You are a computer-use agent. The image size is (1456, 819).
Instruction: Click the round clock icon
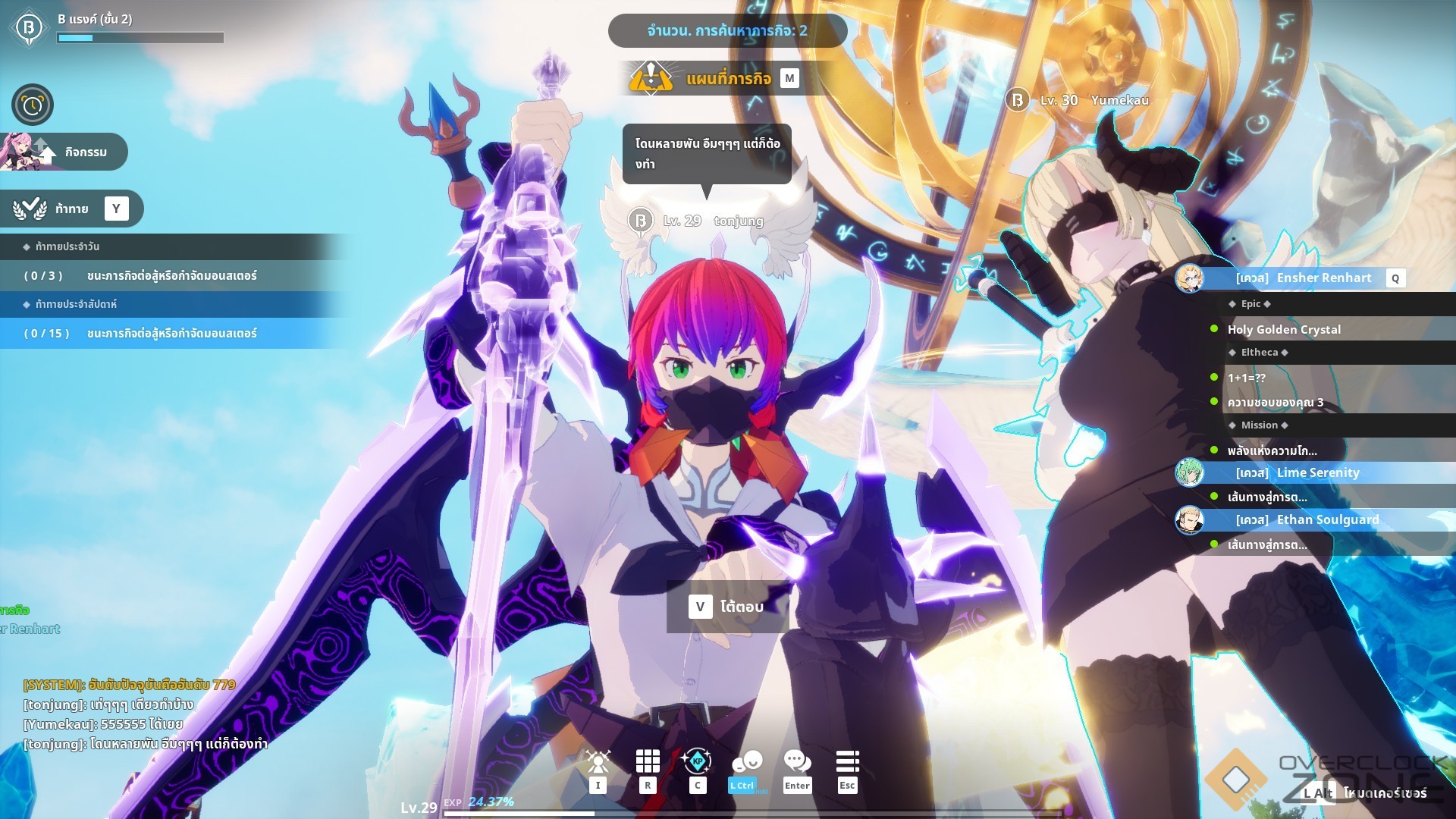32,105
